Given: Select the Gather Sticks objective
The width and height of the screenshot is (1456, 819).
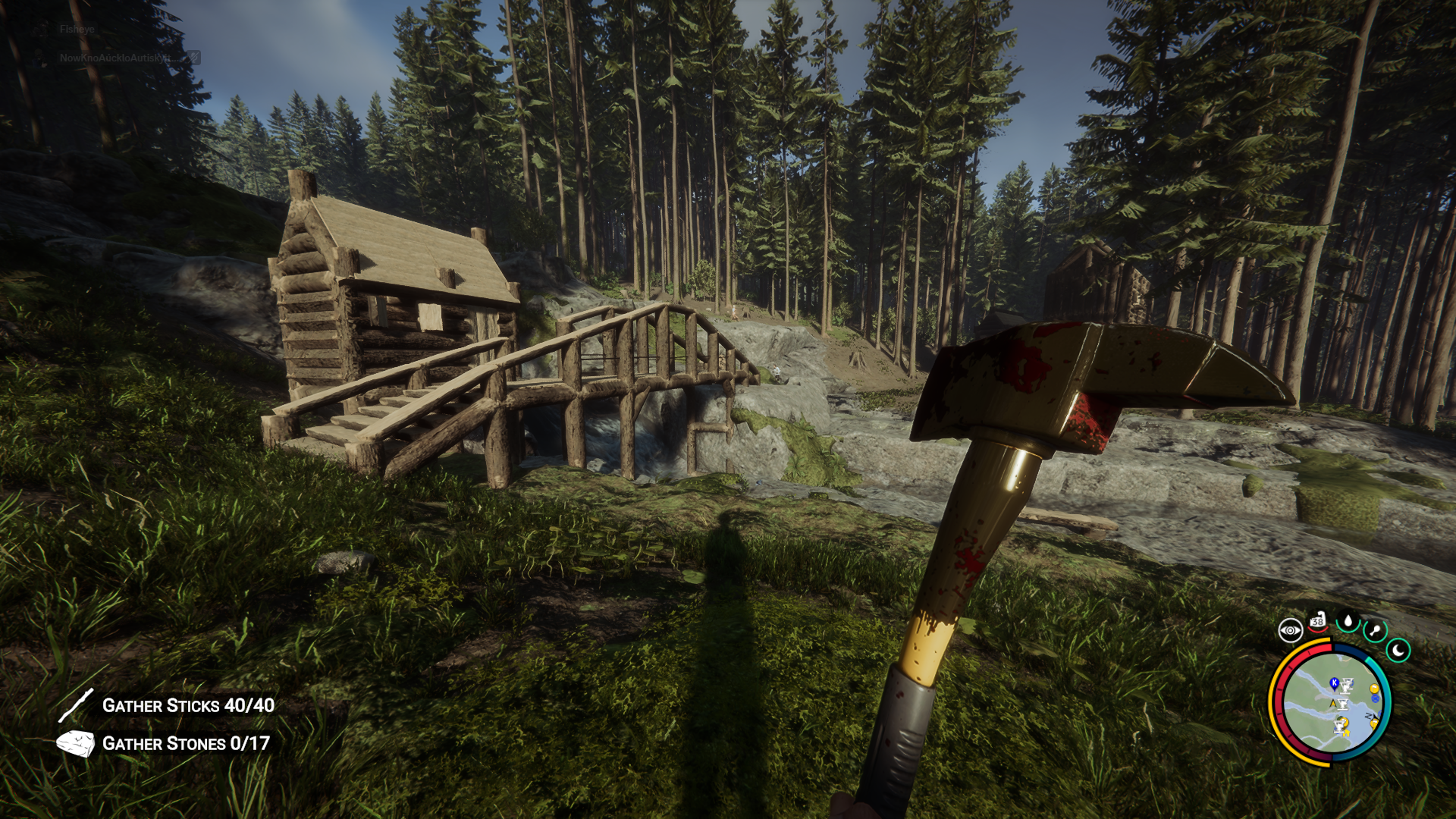Looking at the screenshot, I should tap(188, 706).
